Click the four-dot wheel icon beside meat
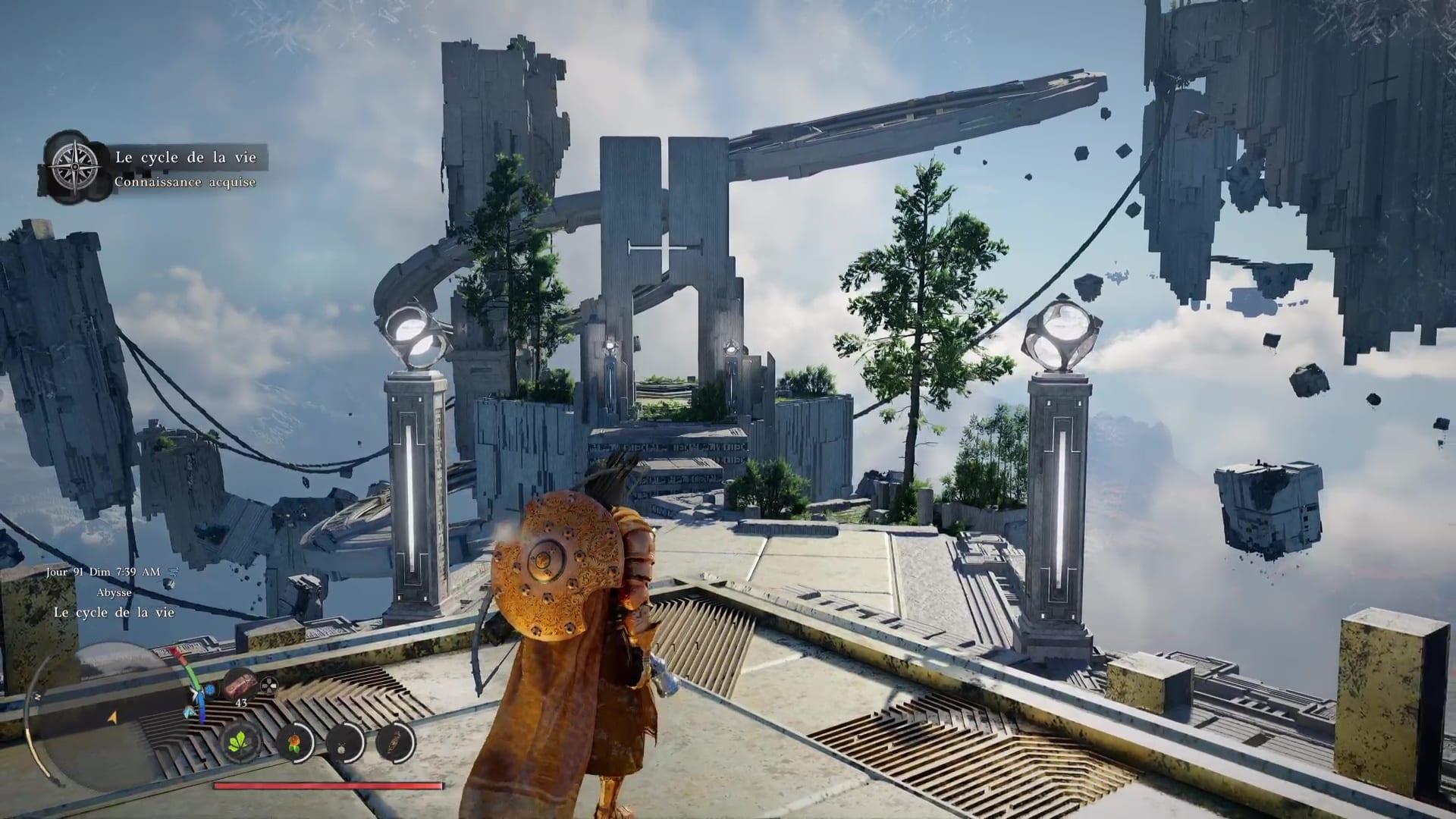Screen dimensions: 1456x819 tap(268, 685)
